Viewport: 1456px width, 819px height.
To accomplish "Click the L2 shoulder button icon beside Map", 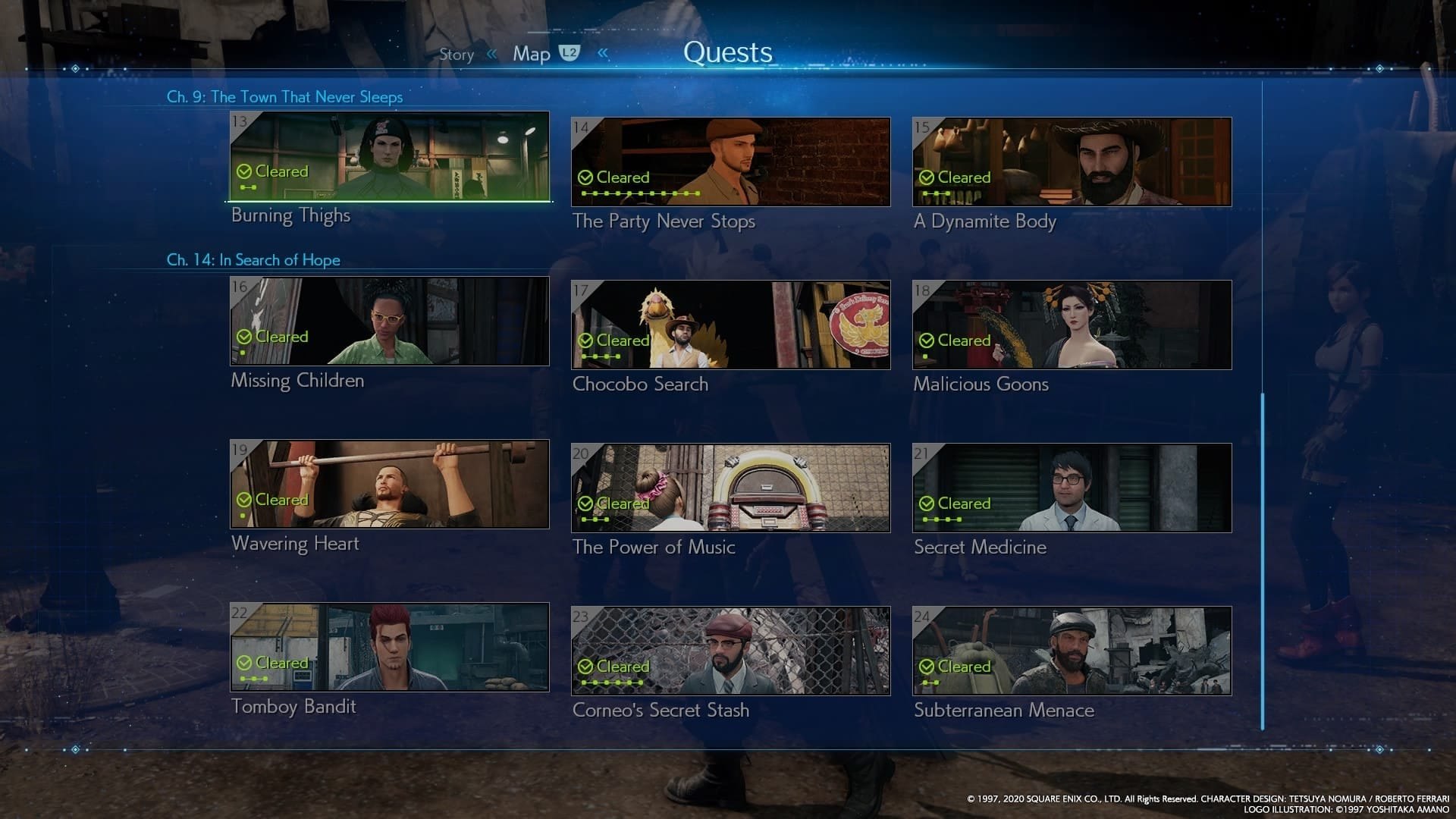I will tap(570, 53).
